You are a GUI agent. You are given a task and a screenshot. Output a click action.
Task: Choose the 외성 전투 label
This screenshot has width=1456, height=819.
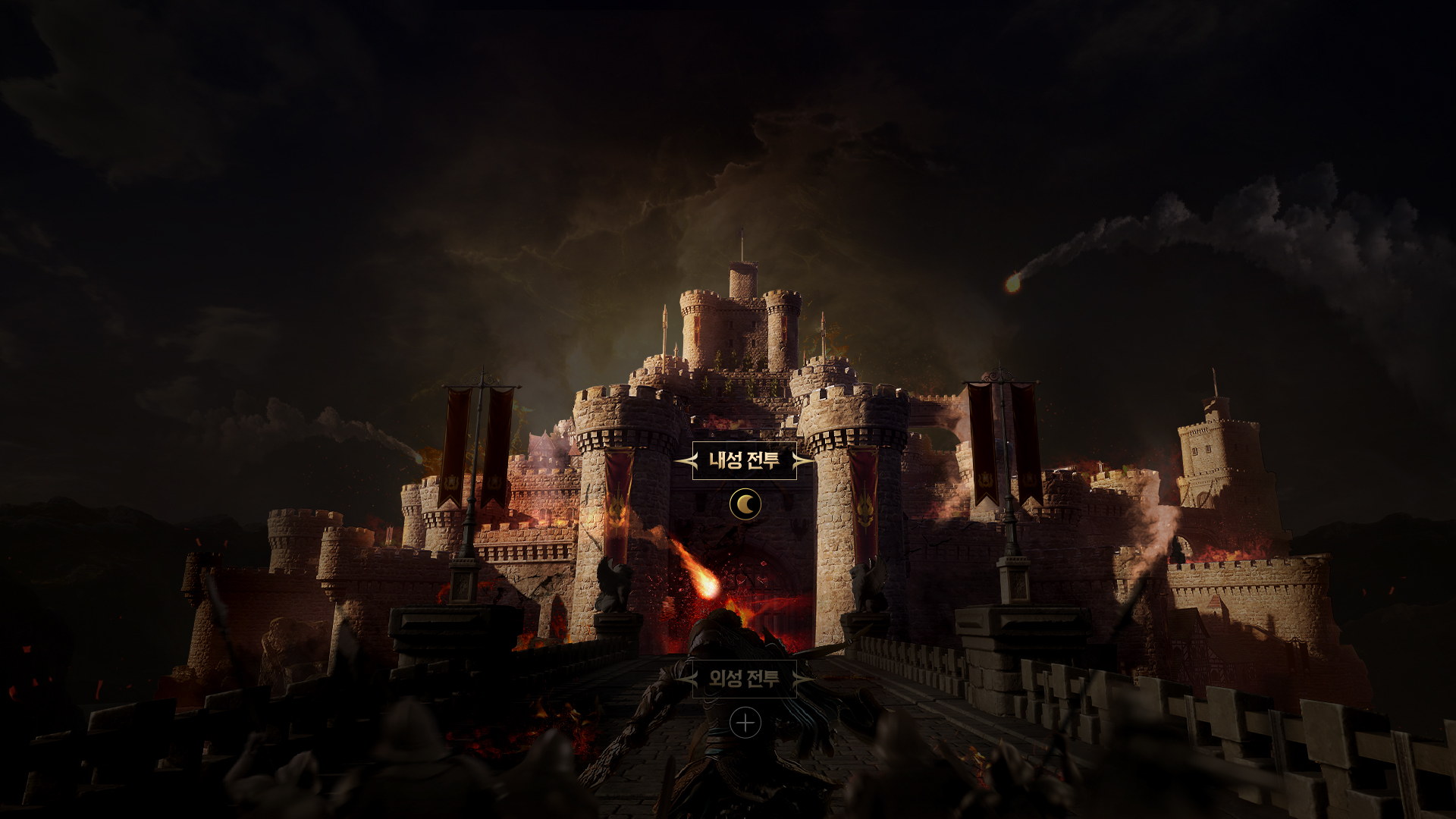pos(744,679)
